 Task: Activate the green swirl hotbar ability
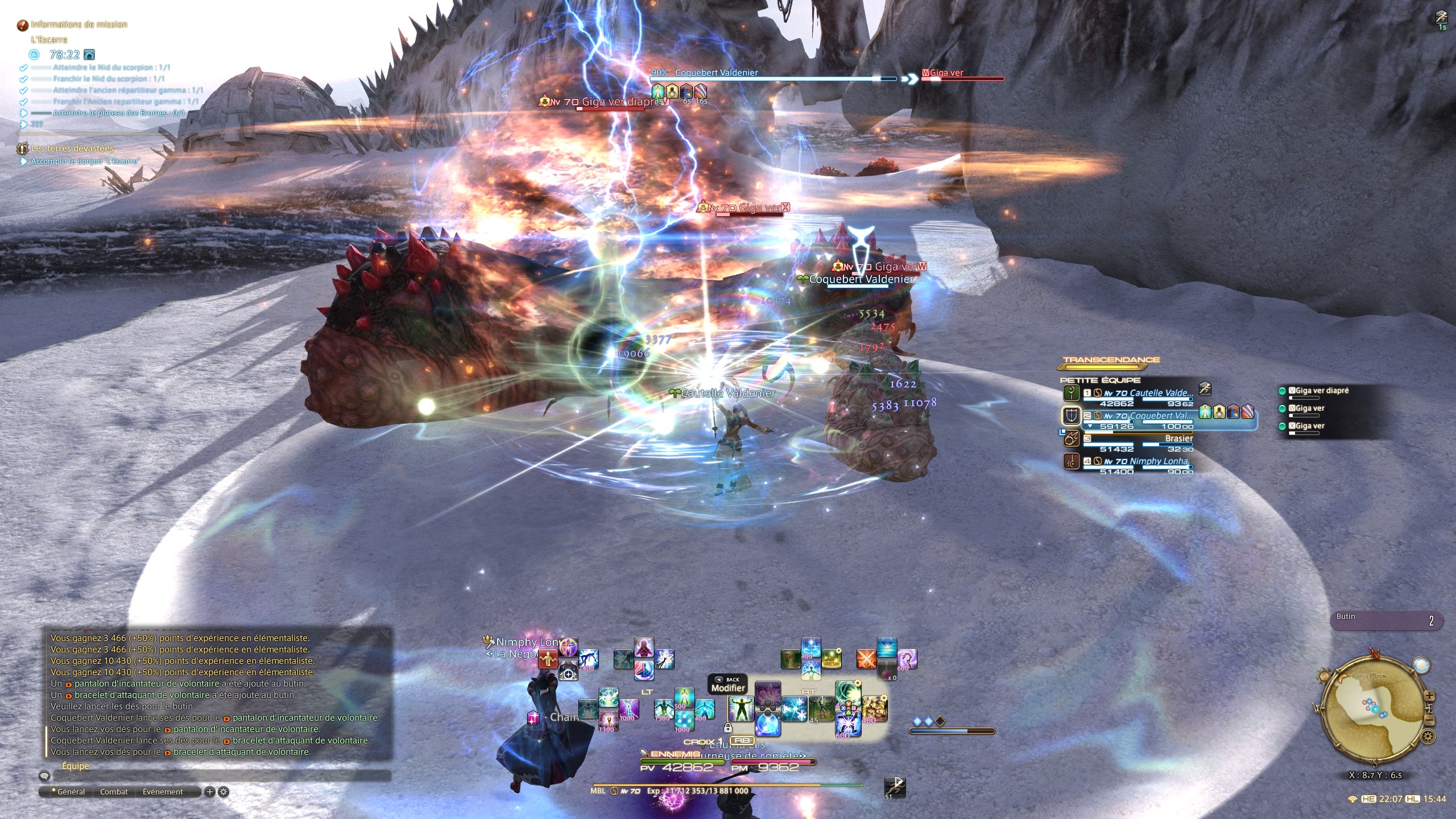pos(847,695)
